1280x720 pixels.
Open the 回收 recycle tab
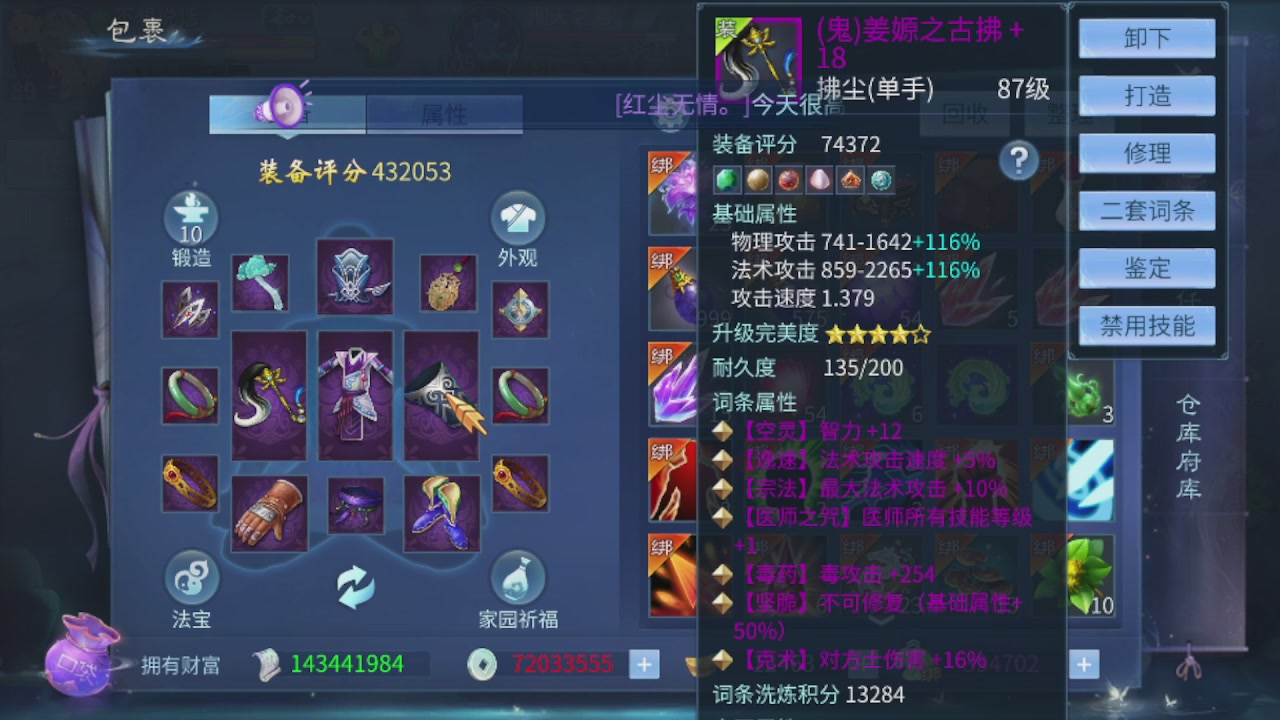click(963, 116)
